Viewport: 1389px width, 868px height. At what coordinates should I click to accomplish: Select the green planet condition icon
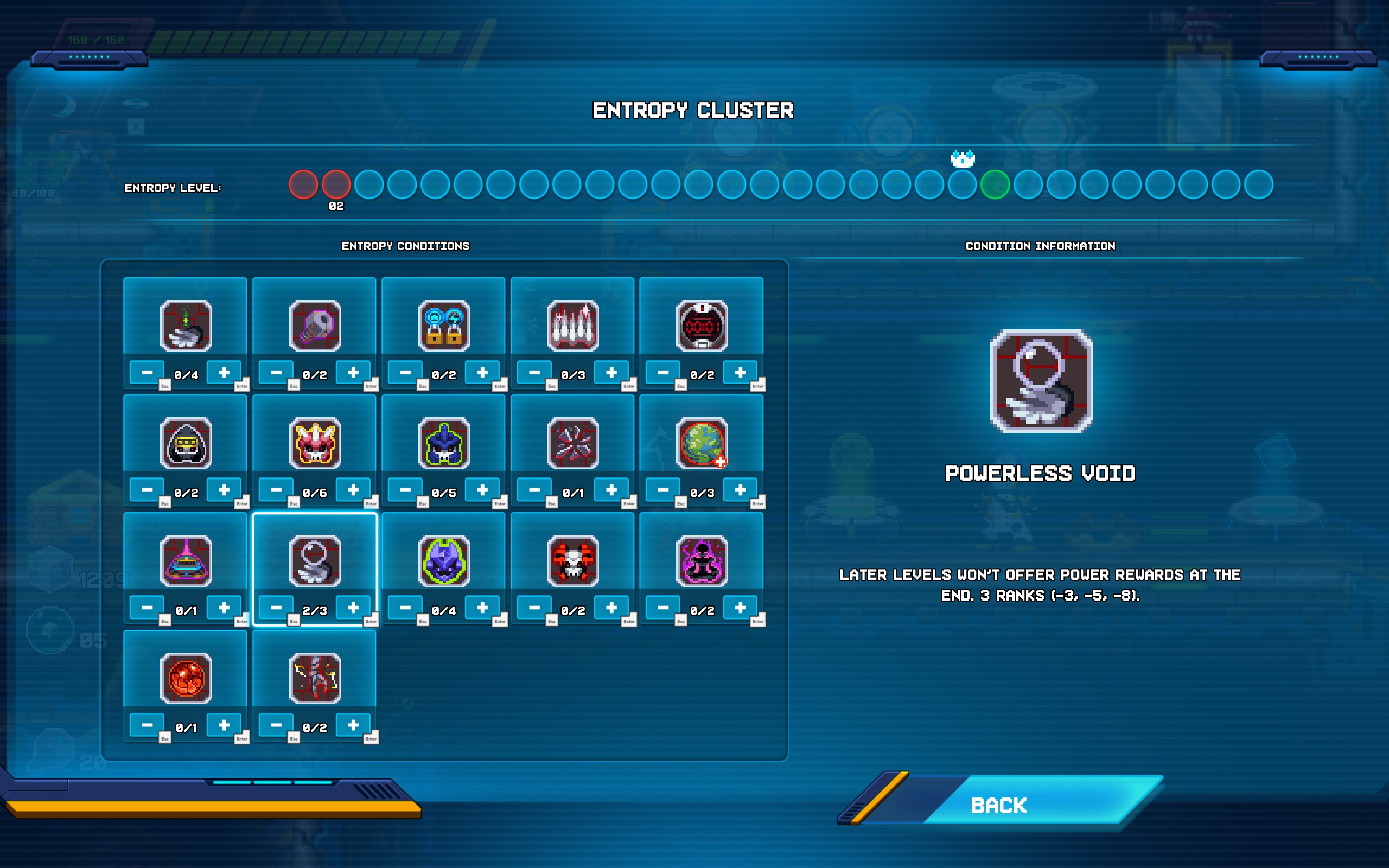702,443
